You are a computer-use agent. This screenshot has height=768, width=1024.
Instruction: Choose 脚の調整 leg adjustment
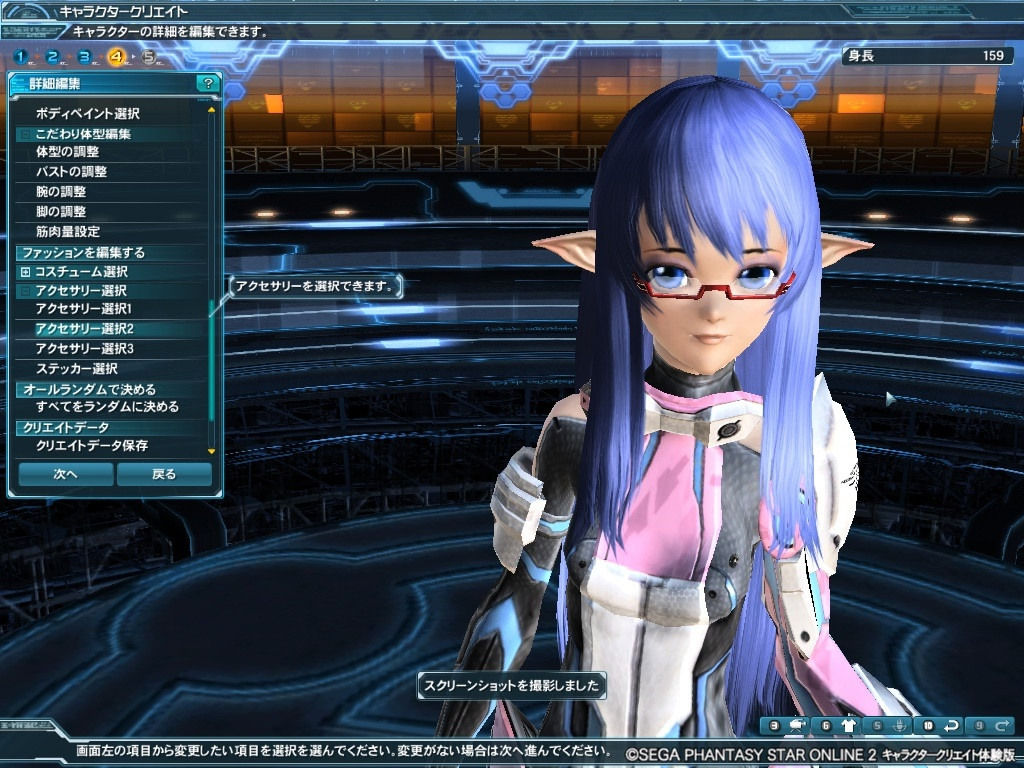point(61,212)
